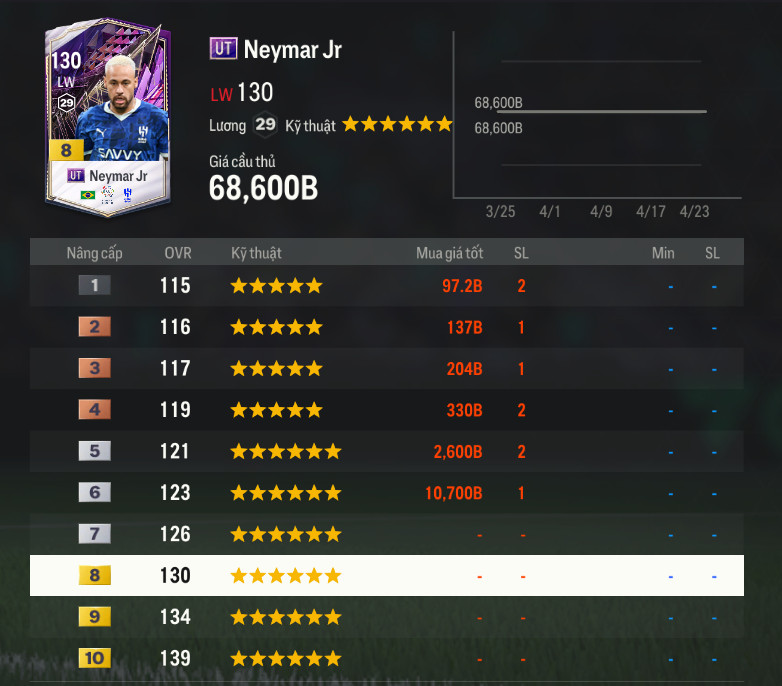Choose the upgrade level 3 row
Image resolution: width=782 pixels, height=686 pixels.
click(x=386, y=368)
